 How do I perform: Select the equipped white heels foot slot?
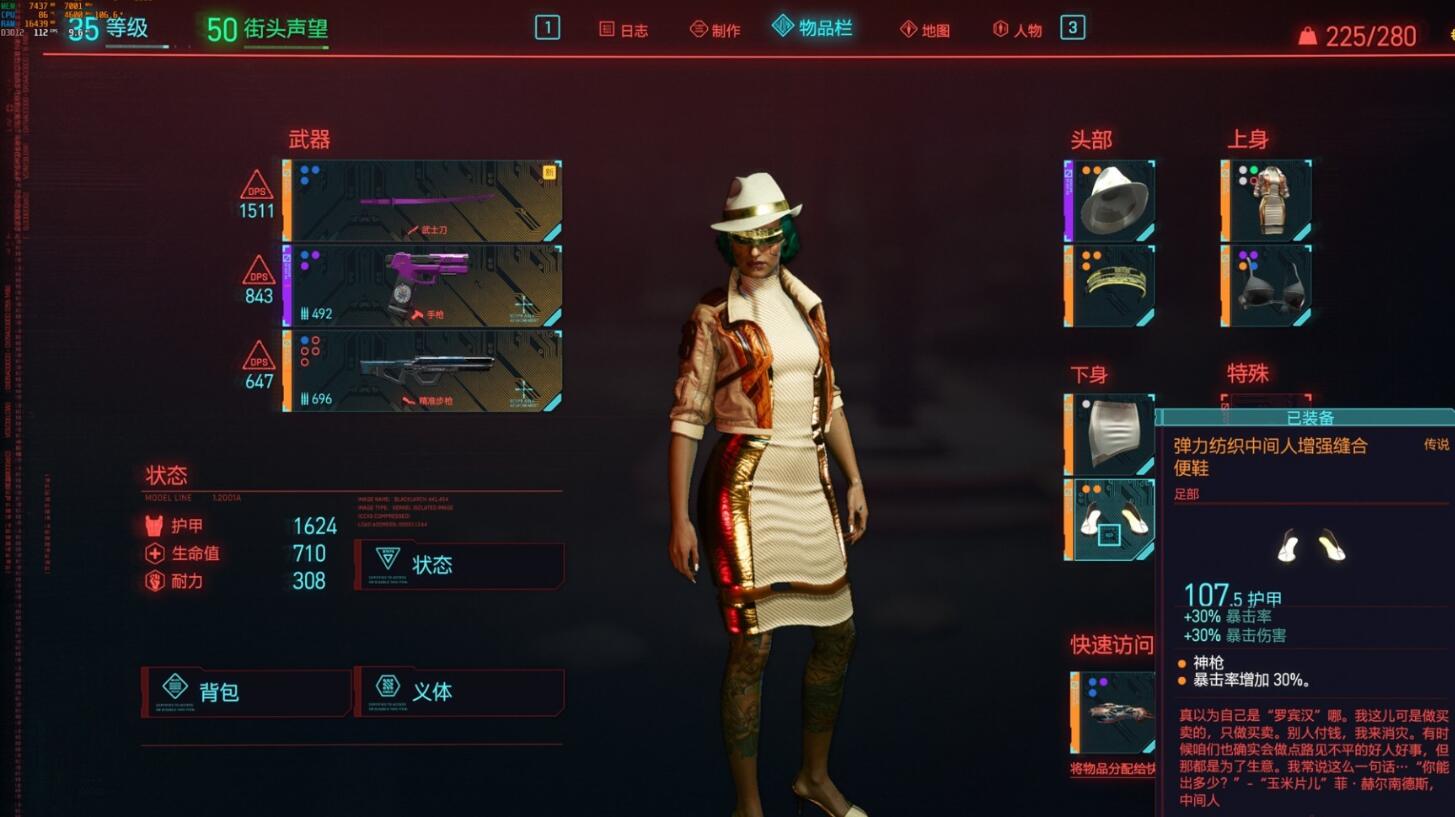1110,520
